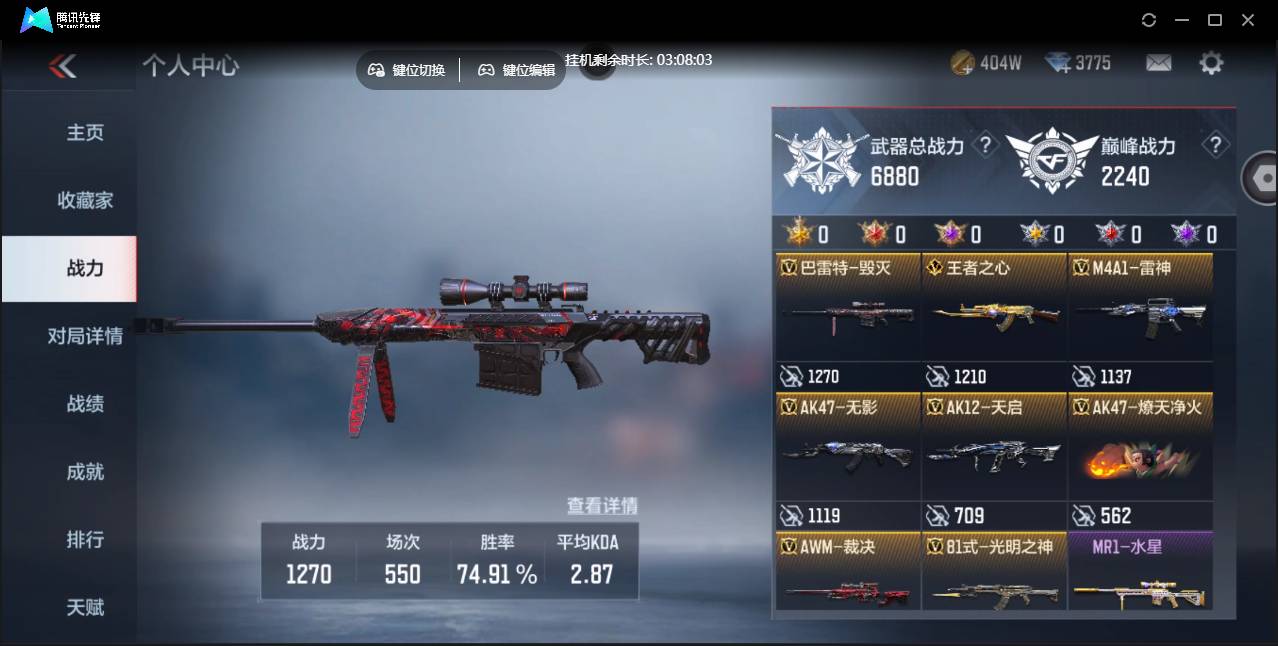Screen dimensions: 1278x646
Task: Go back with the red arrow button
Action: [62, 66]
